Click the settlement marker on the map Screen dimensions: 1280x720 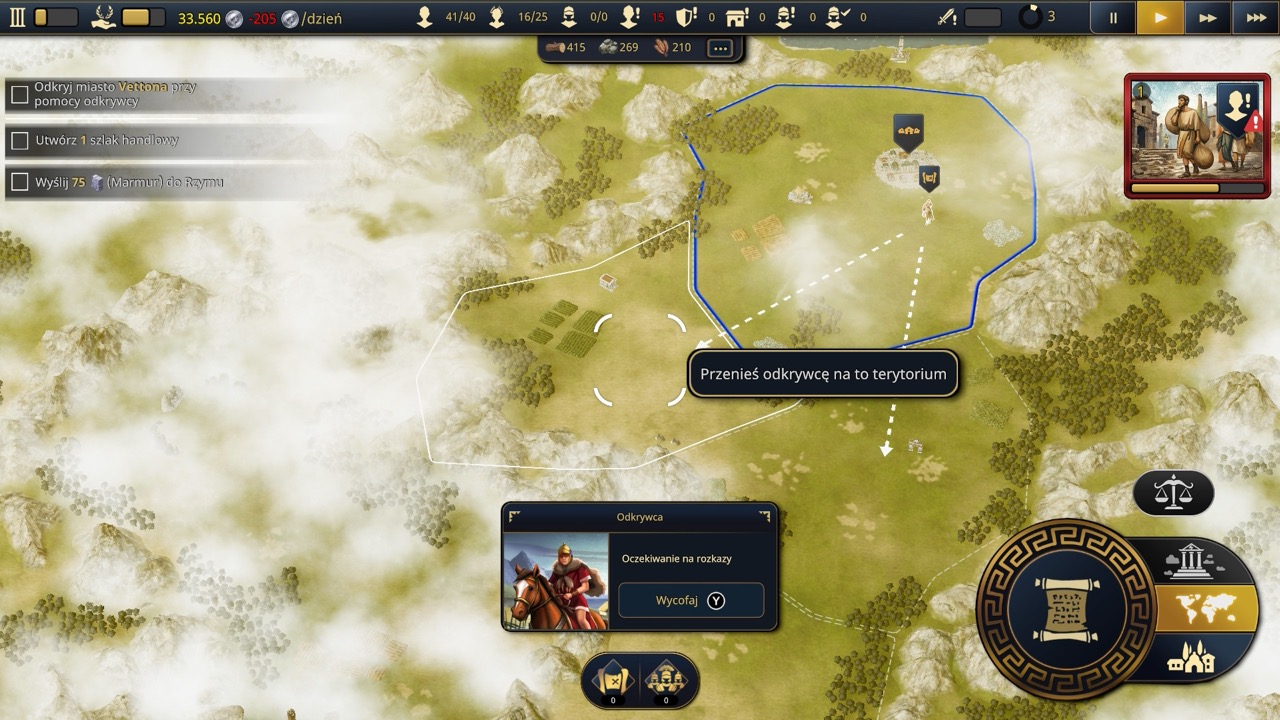click(x=908, y=130)
